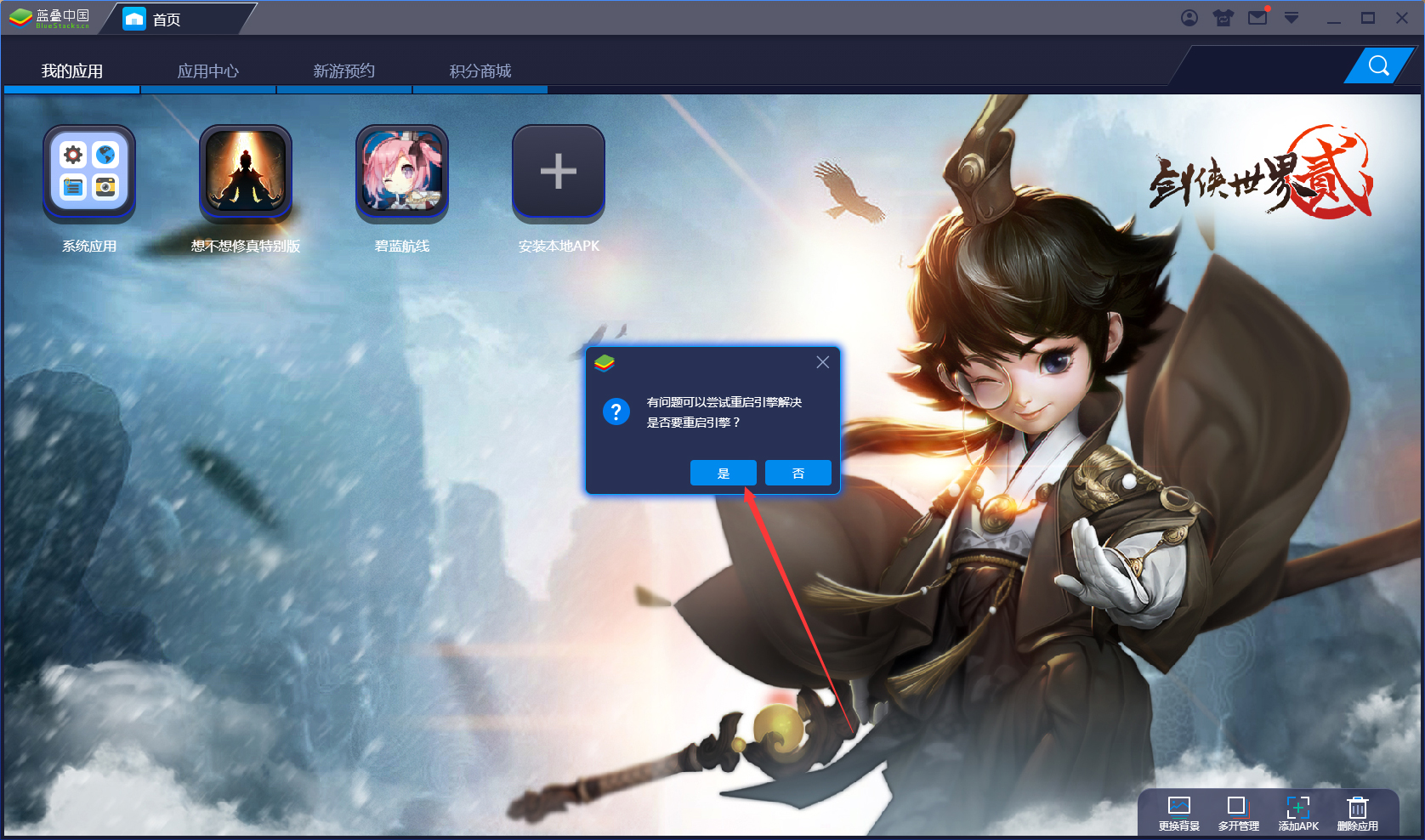Open the 多开管理 multi-instance manager
The image size is (1425, 840).
click(x=1238, y=812)
